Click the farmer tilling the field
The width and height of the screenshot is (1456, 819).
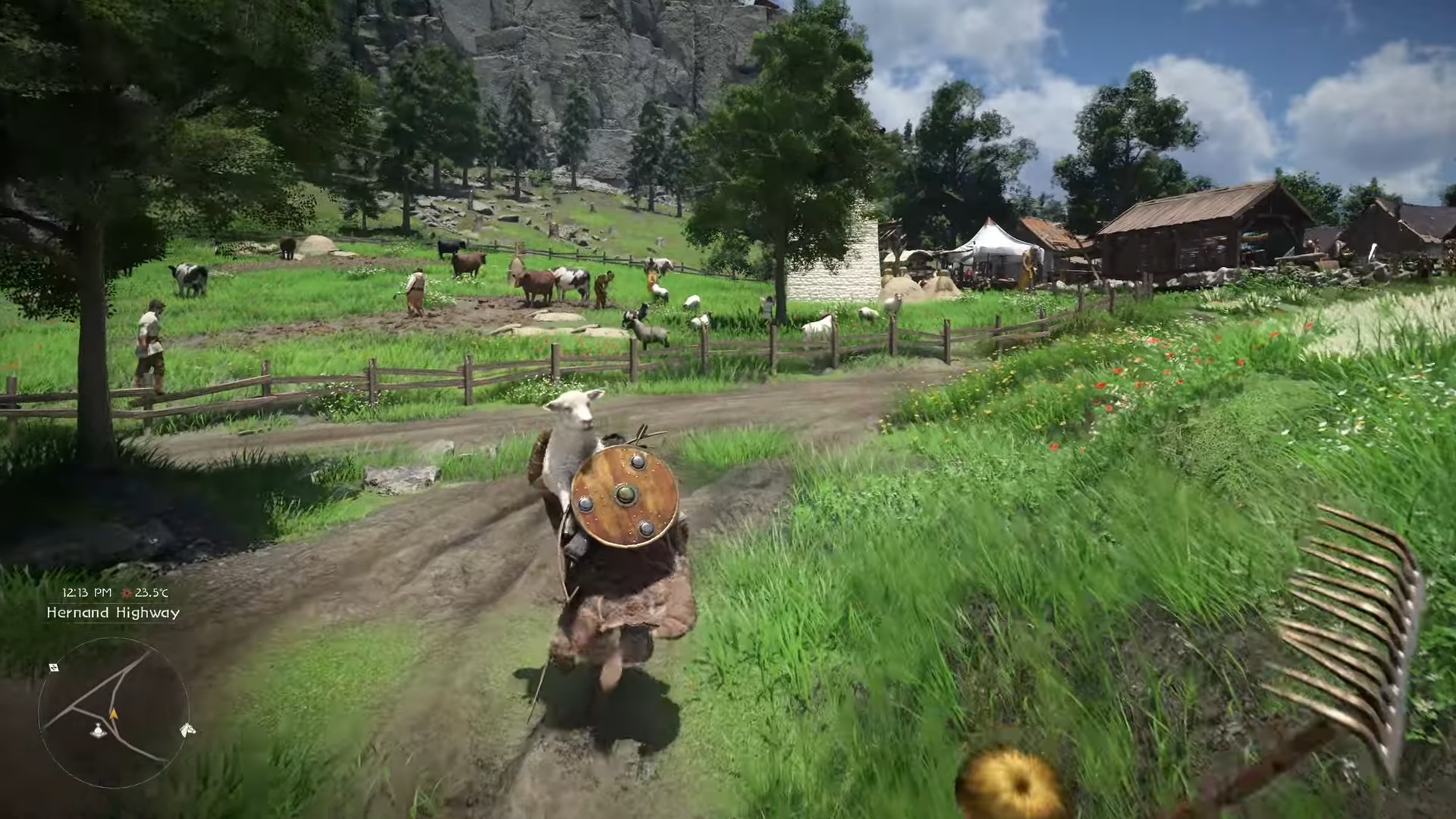tap(417, 288)
